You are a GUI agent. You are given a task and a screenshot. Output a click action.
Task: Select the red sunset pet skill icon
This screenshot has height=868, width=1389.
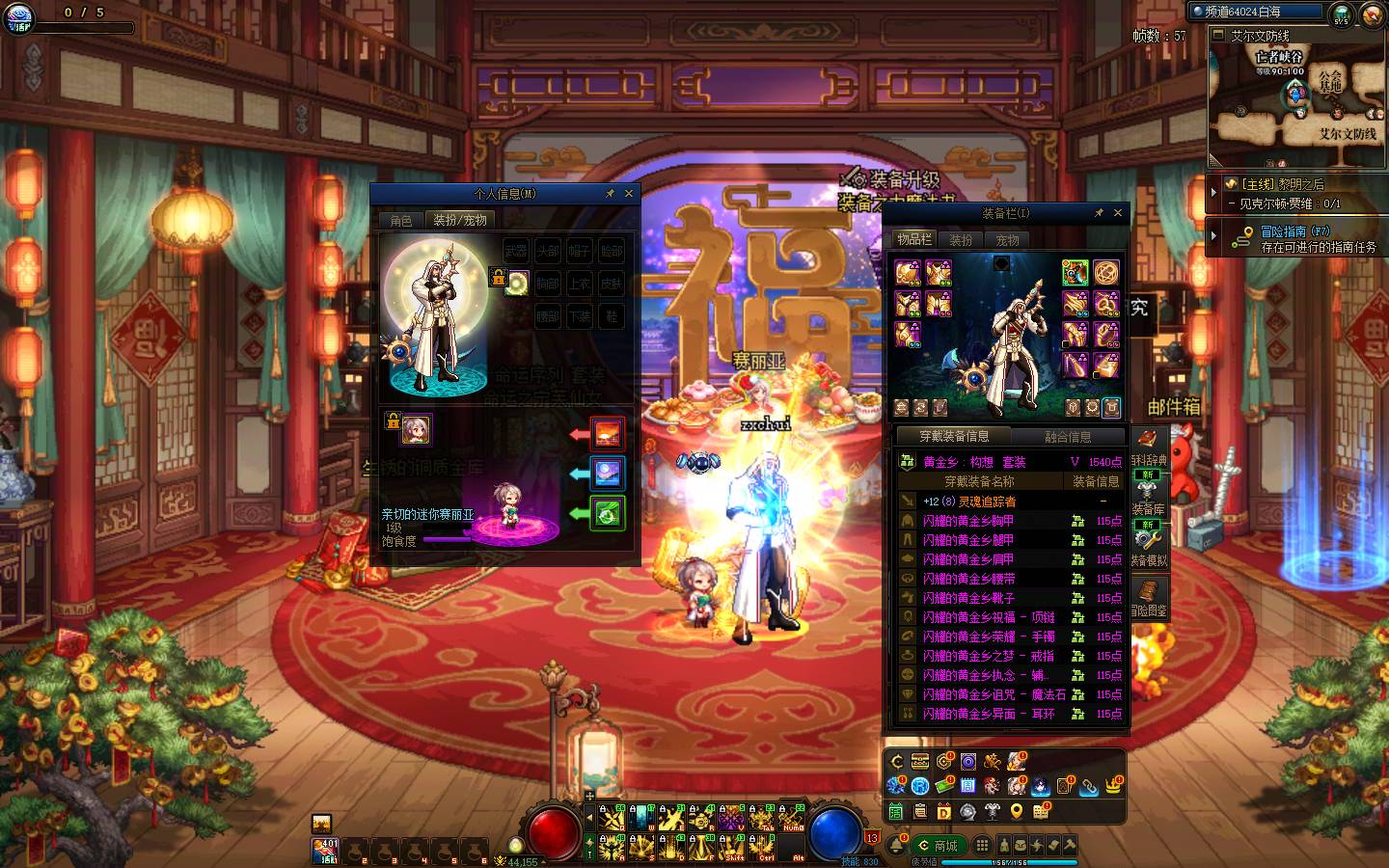608,434
